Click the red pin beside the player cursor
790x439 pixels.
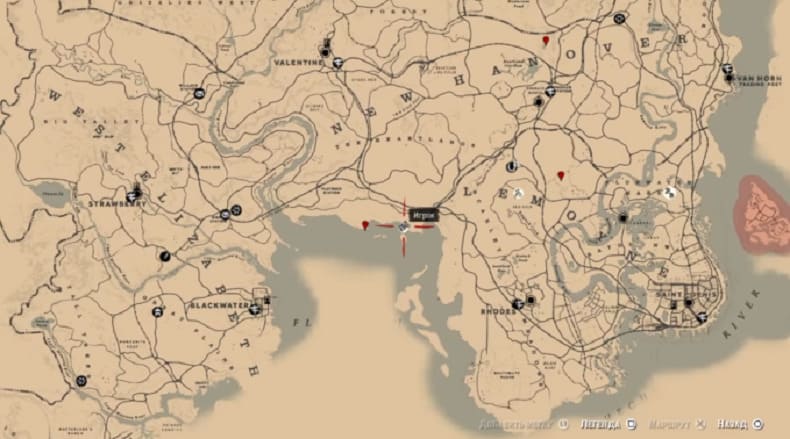click(366, 226)
